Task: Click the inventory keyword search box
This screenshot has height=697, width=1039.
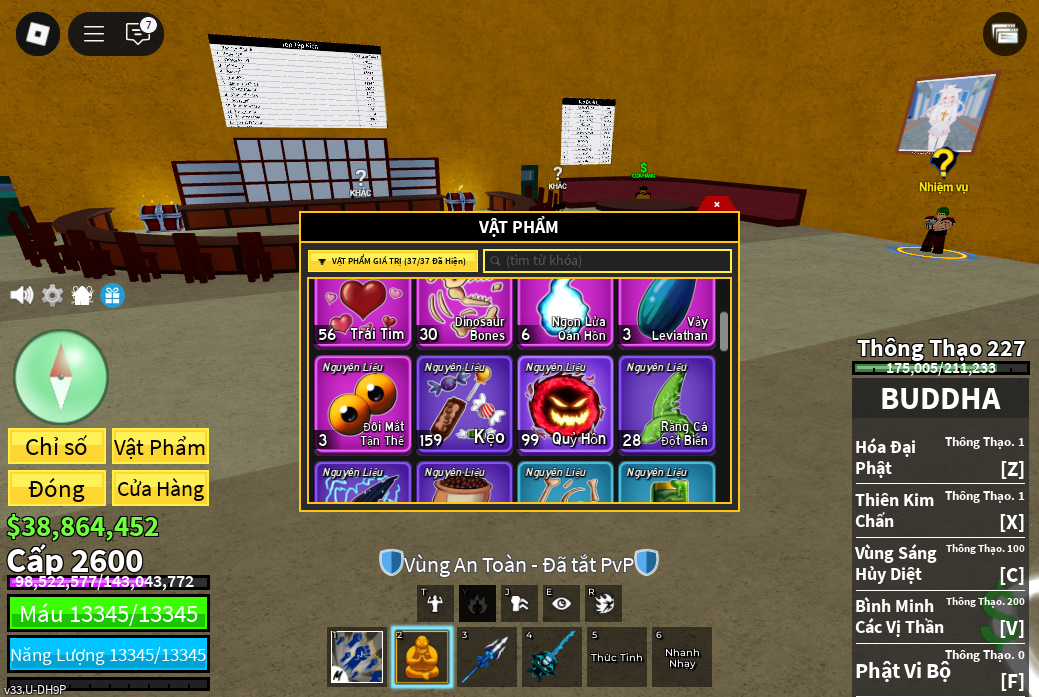Action: pyautogui.click(x=608, y=261)
